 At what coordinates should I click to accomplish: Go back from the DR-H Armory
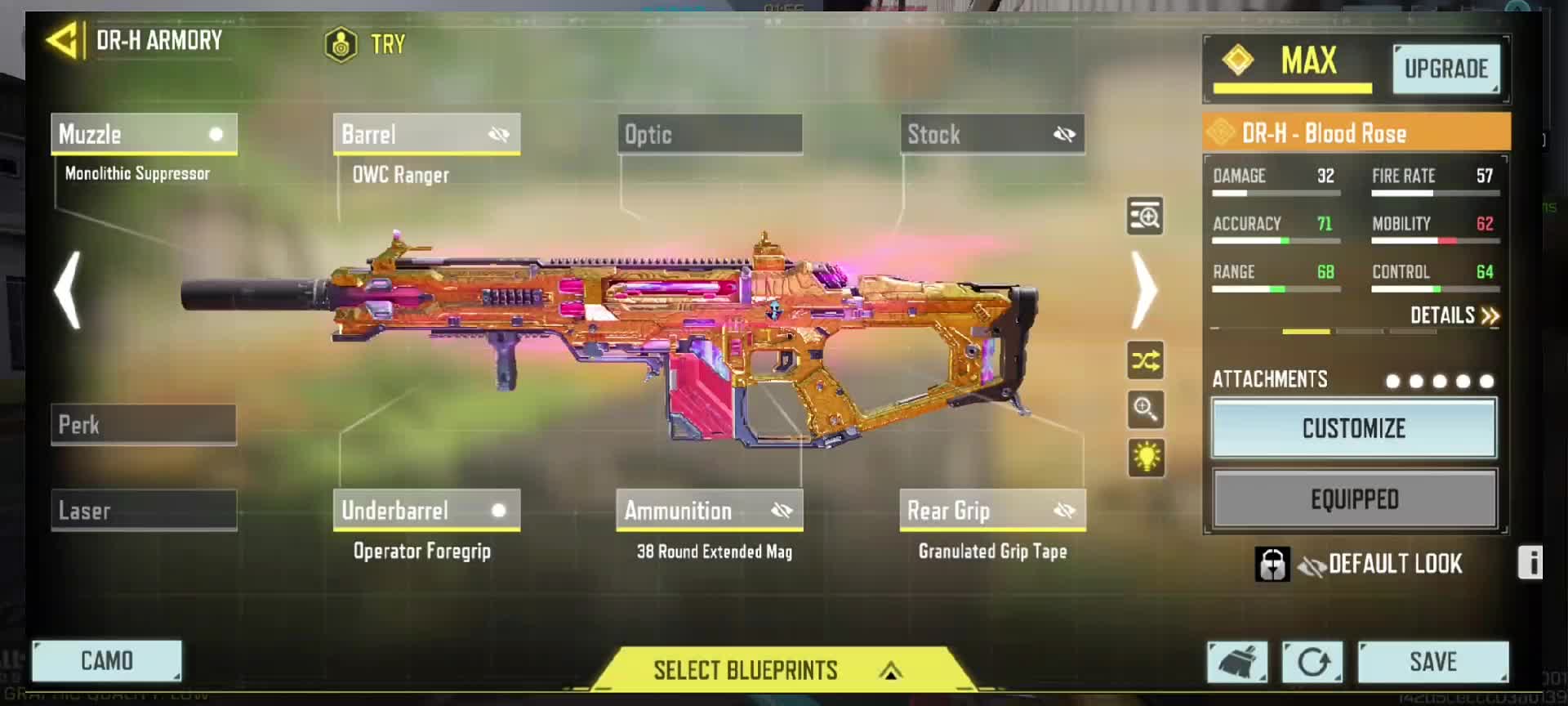(63, 41)
